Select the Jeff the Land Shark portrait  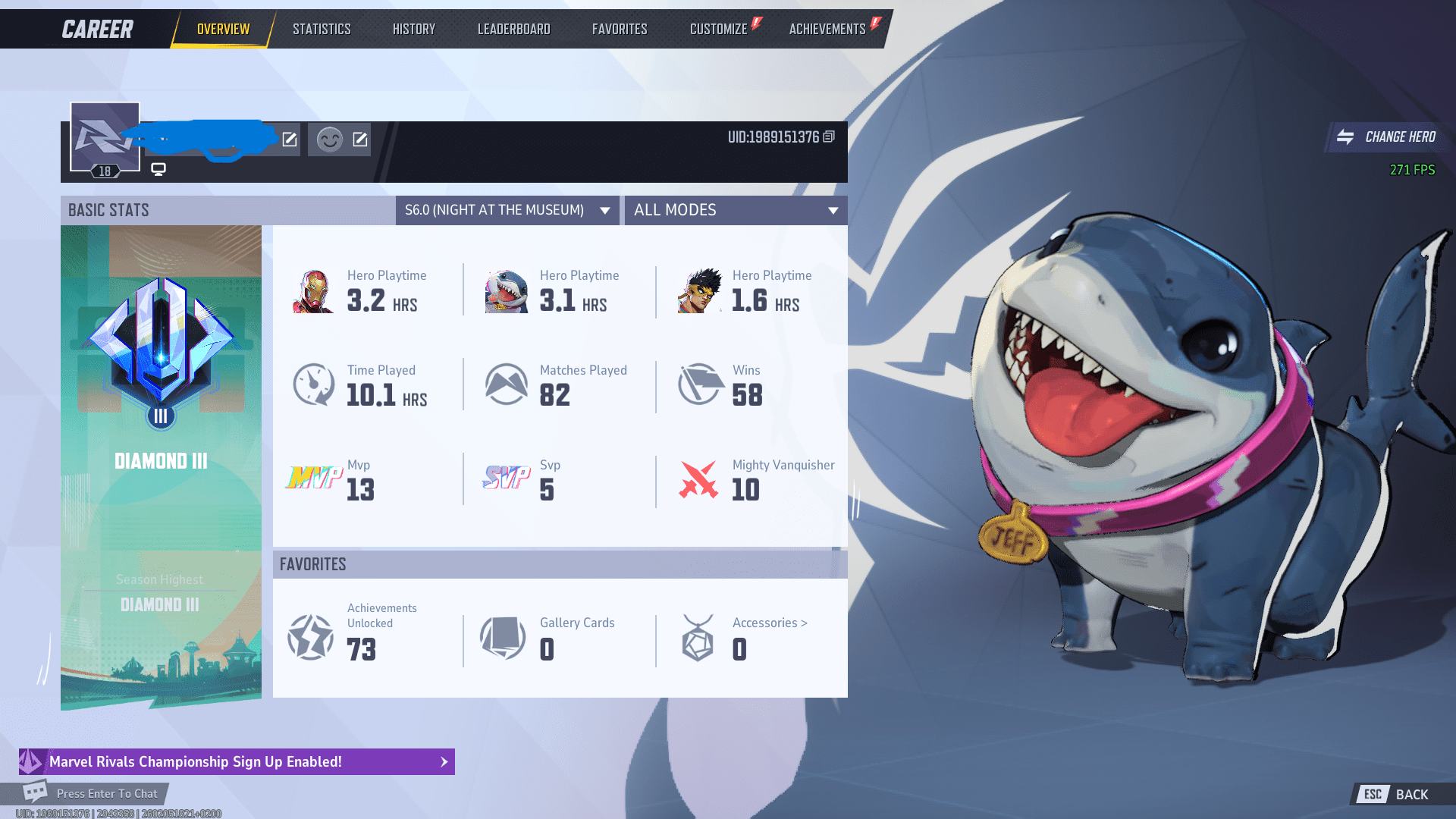pos(505,291)
